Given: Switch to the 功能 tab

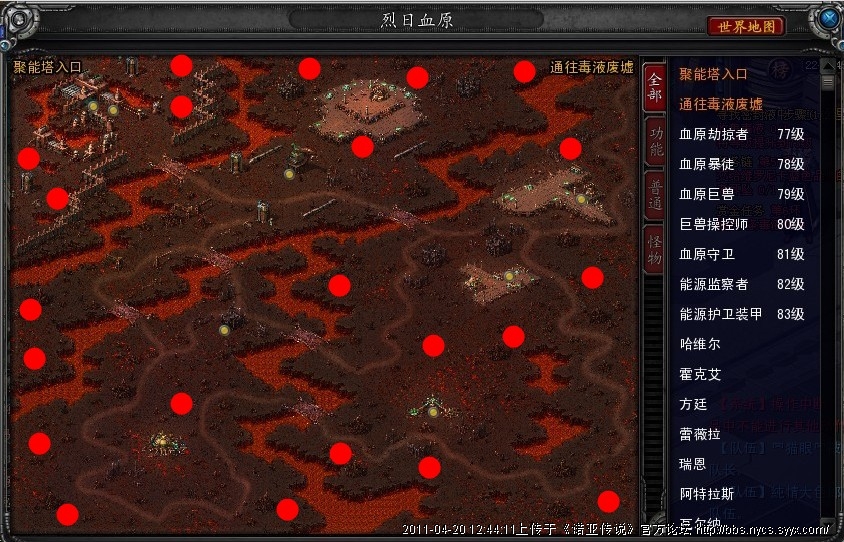Looking at the screenshot, I should click(654, 140).
